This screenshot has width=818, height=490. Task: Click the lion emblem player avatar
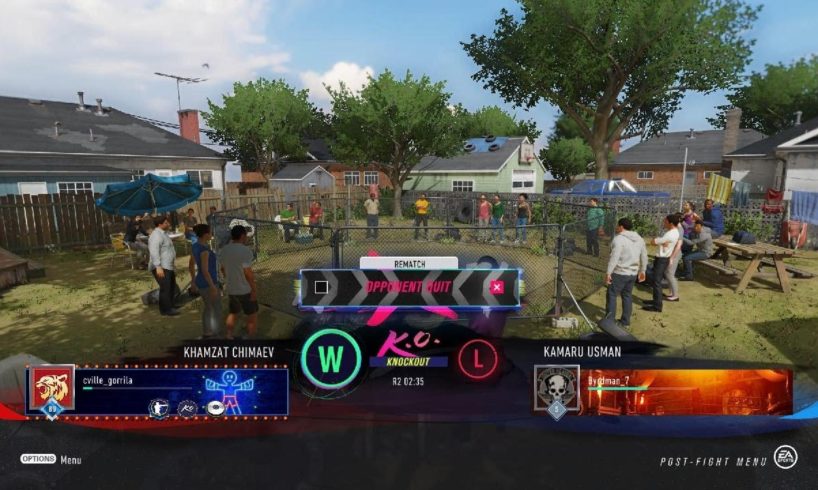(x=52, y=388)
